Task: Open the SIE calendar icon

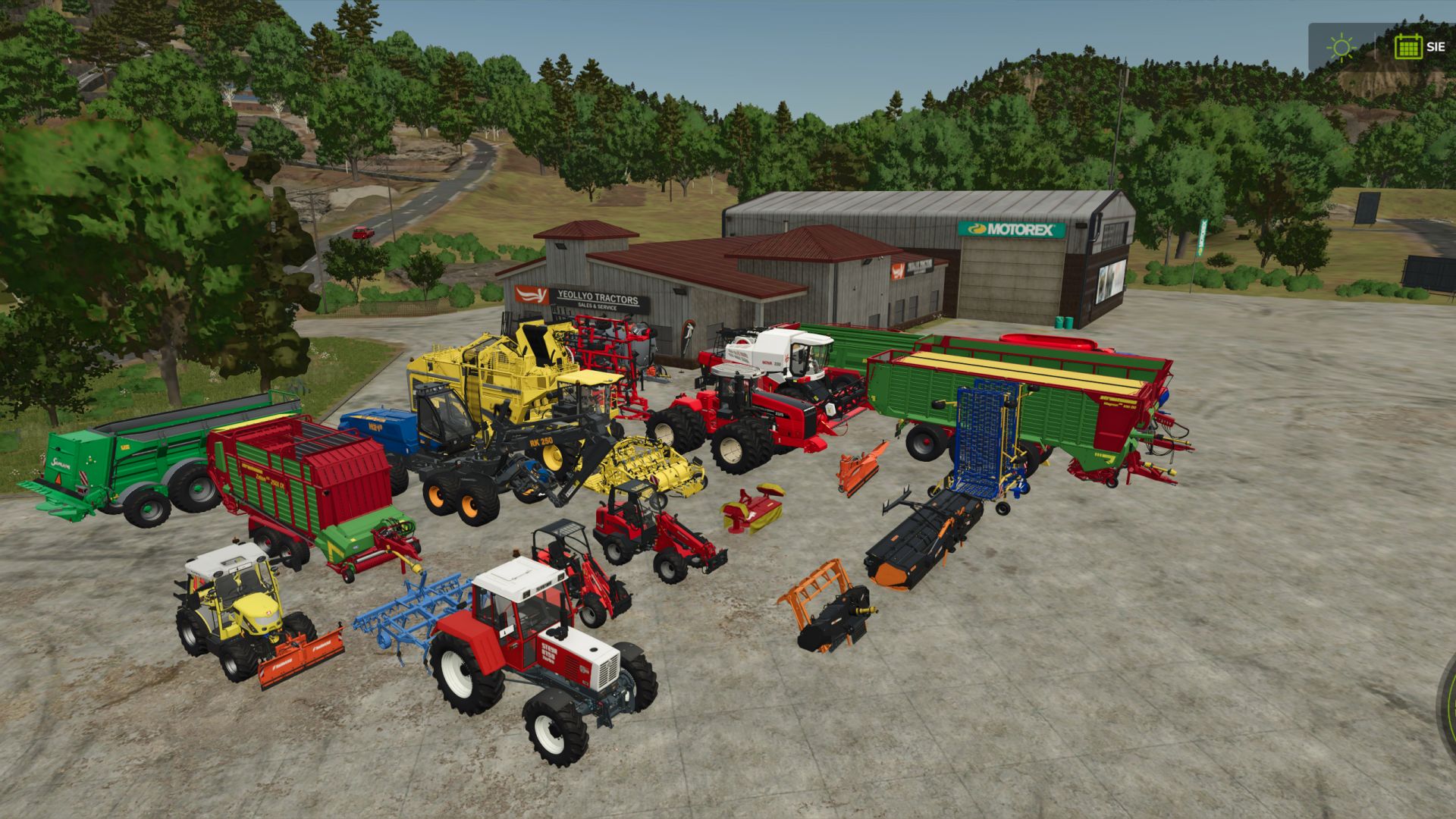Action: coord(1409,47)
